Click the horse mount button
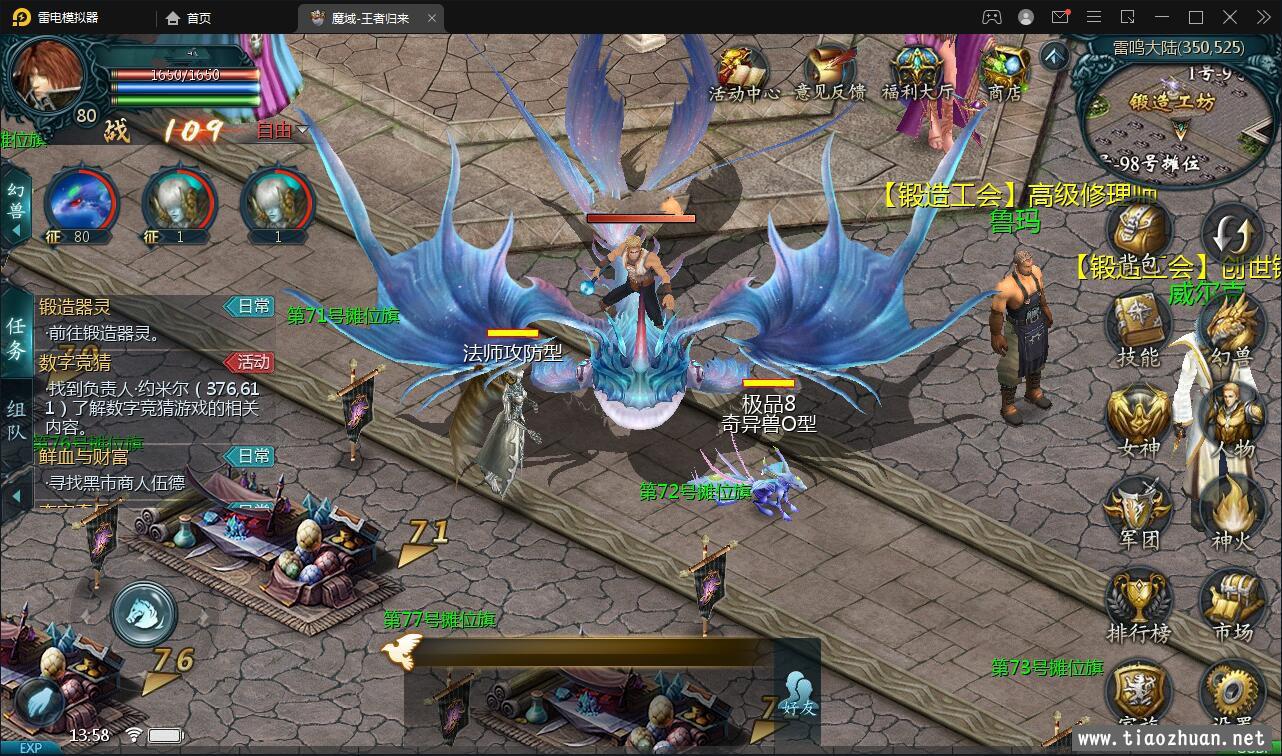 [144, 614]
